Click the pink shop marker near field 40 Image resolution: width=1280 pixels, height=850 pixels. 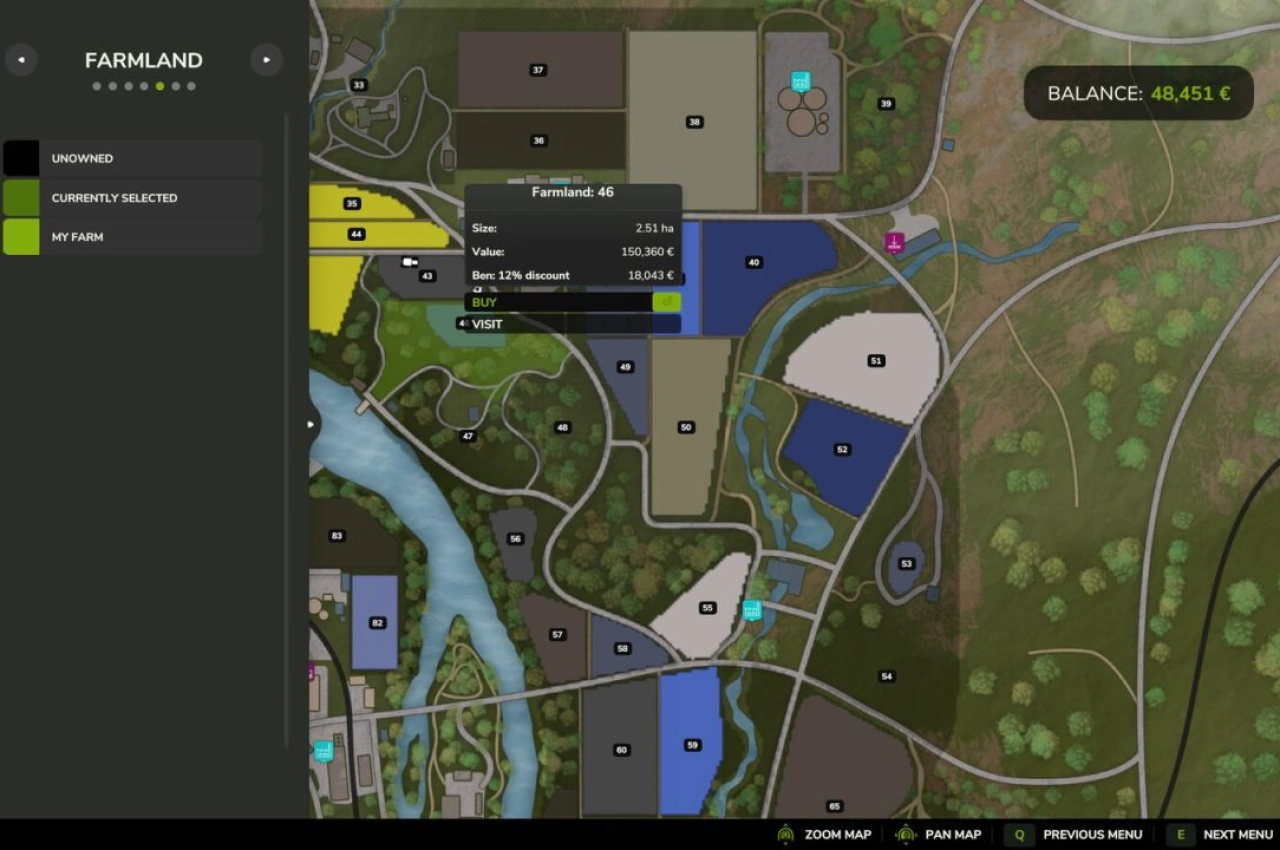pyautogui.click(x=893, y=243)
